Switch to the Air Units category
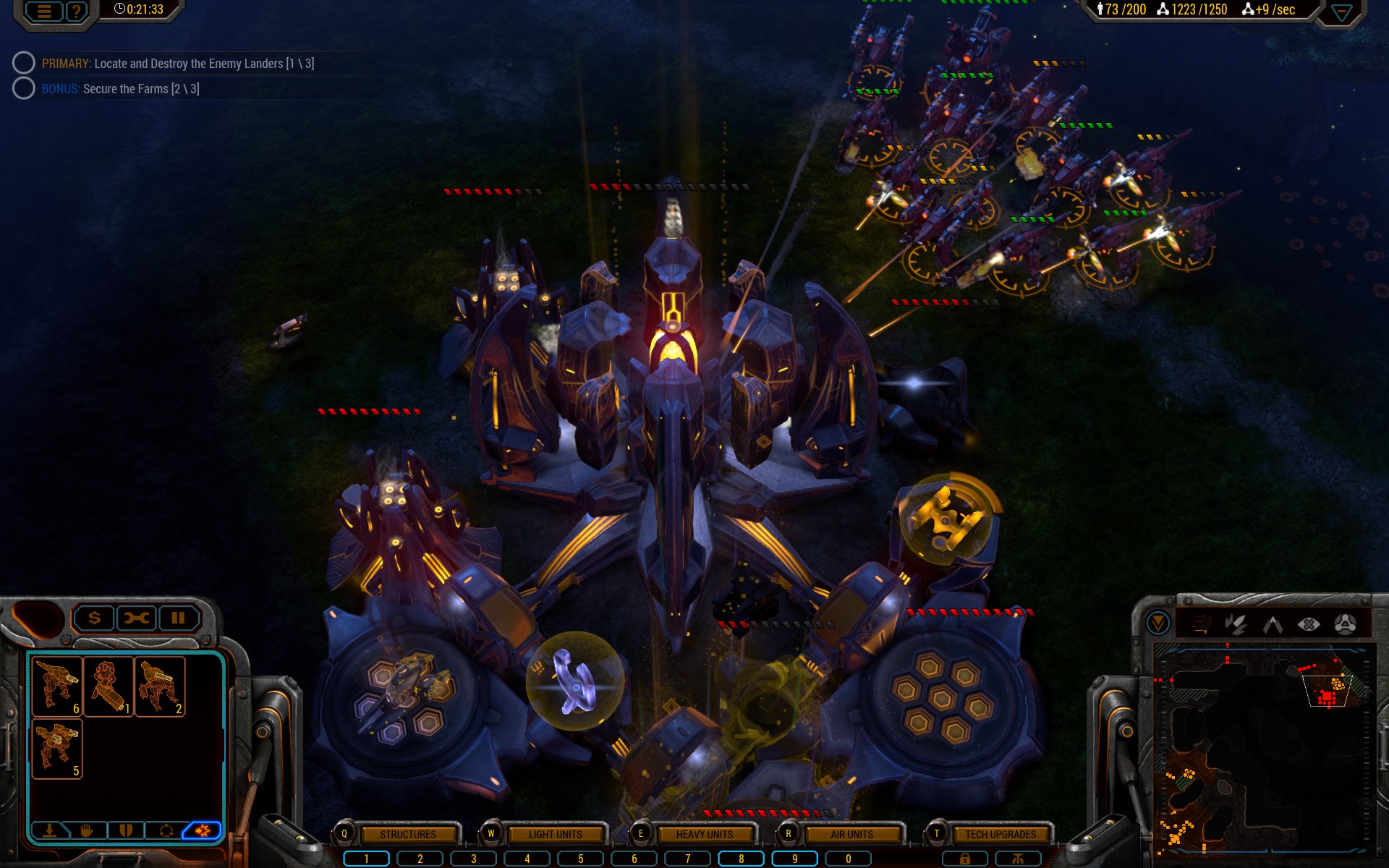Image resolution: width=1389 pixels, height=868 pixels. 851,834
